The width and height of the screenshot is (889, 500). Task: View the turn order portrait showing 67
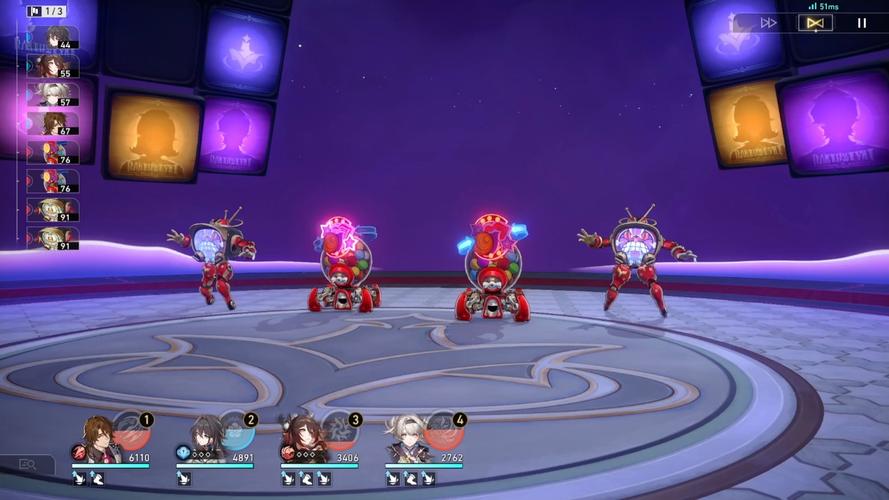pos(53,123)
